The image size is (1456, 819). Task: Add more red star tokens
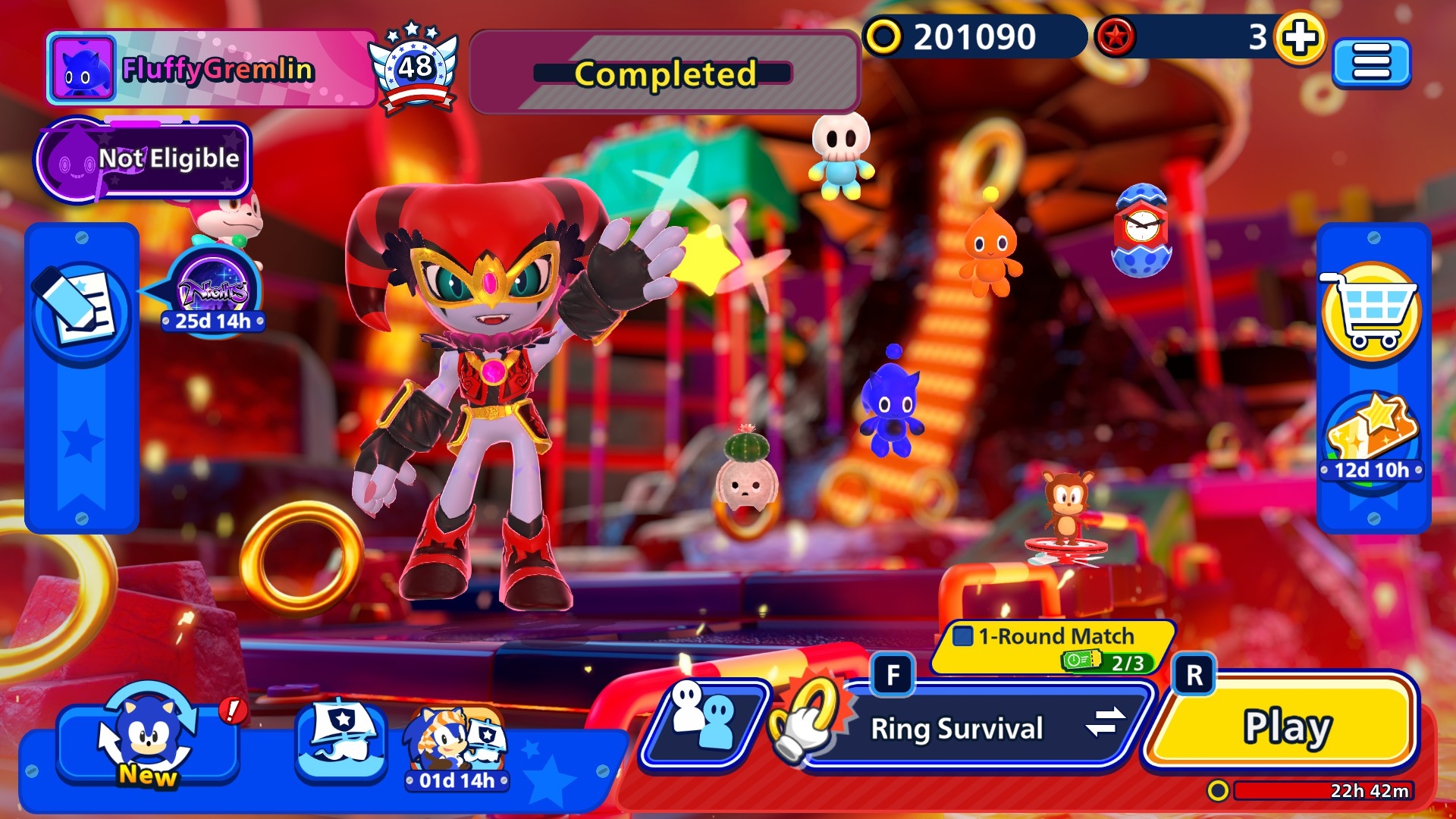pyautogui.click(x=1300, y=37)
